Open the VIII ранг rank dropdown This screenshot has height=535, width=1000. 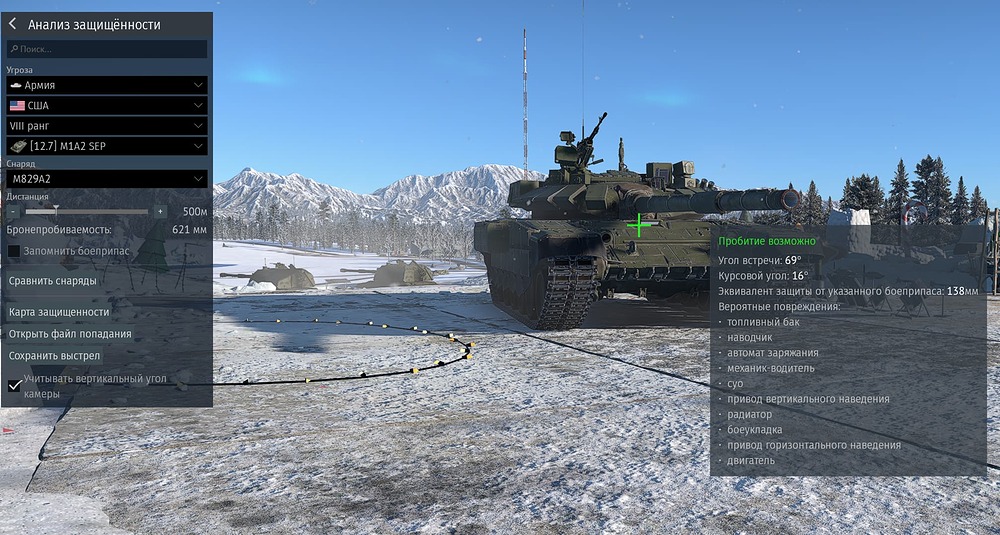pyautogui.click(x=107, y=126)
